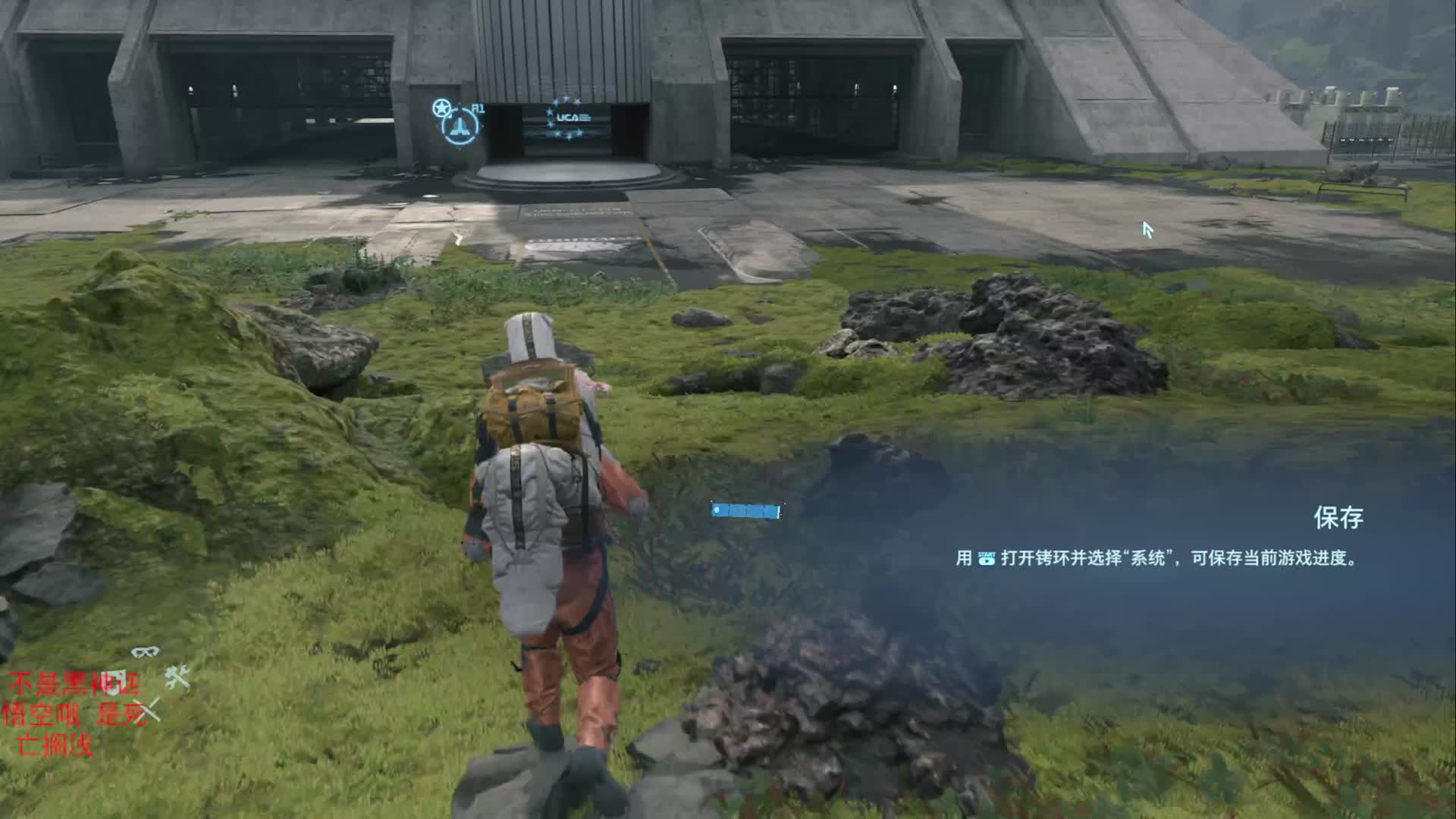Click the star badge on the waypoint marker

(441, 109)
